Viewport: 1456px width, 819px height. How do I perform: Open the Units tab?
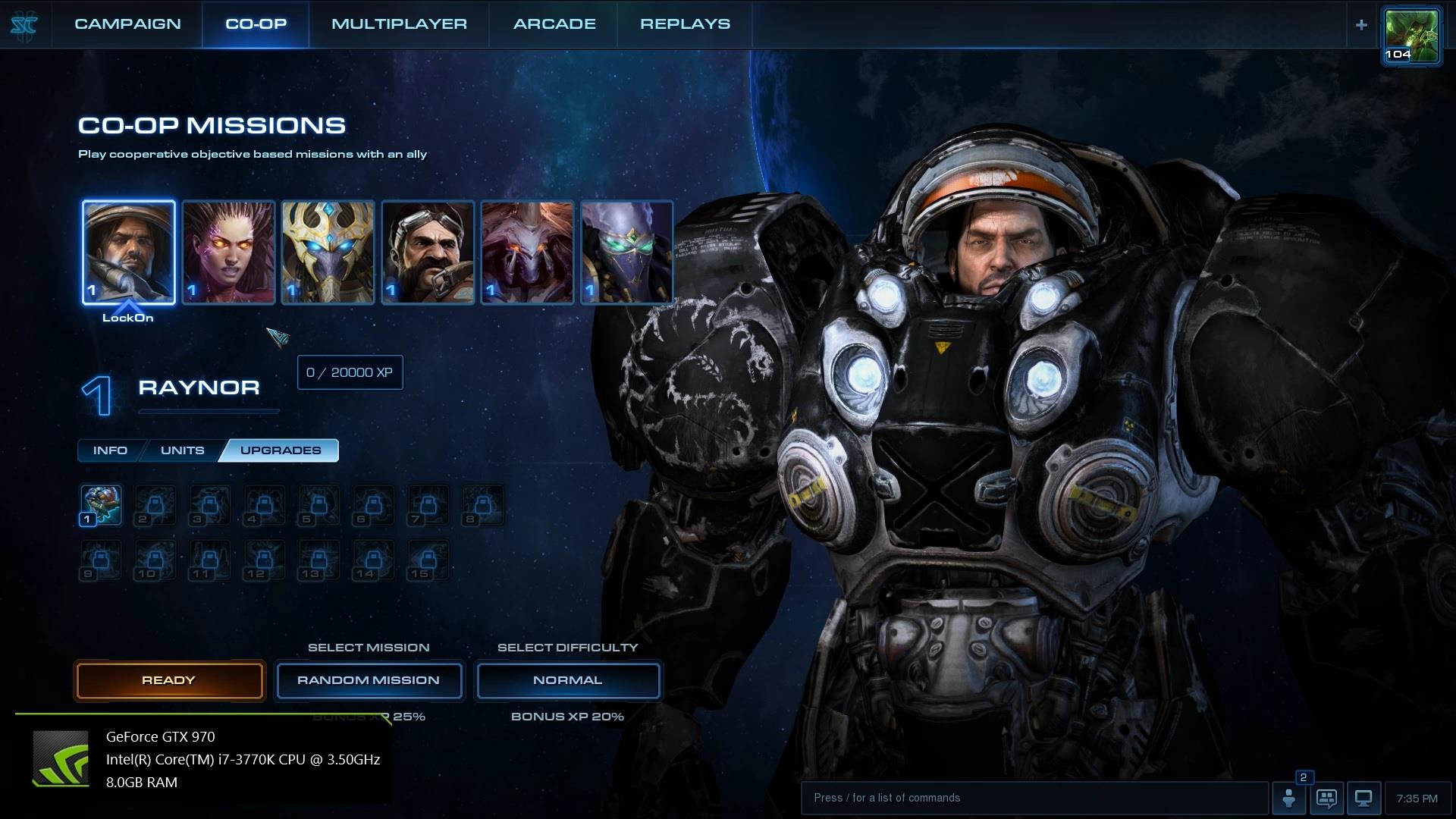click(182, 450)
